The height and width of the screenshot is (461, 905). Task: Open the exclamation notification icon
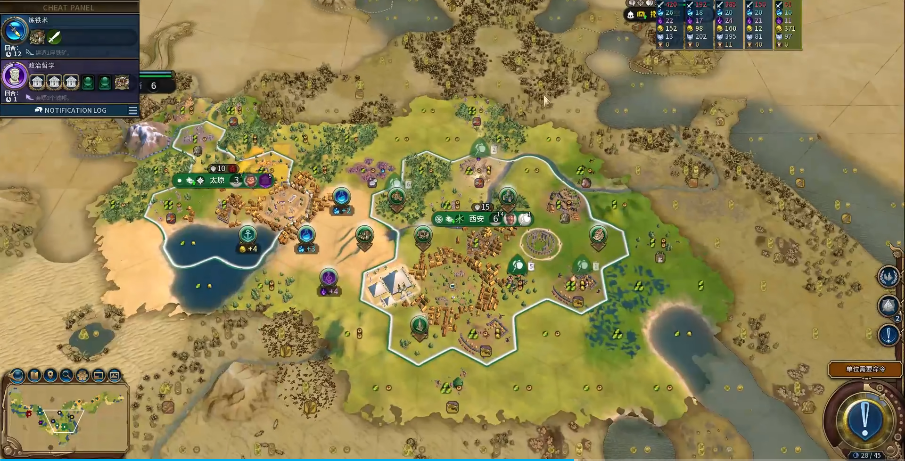coord(889,336)
